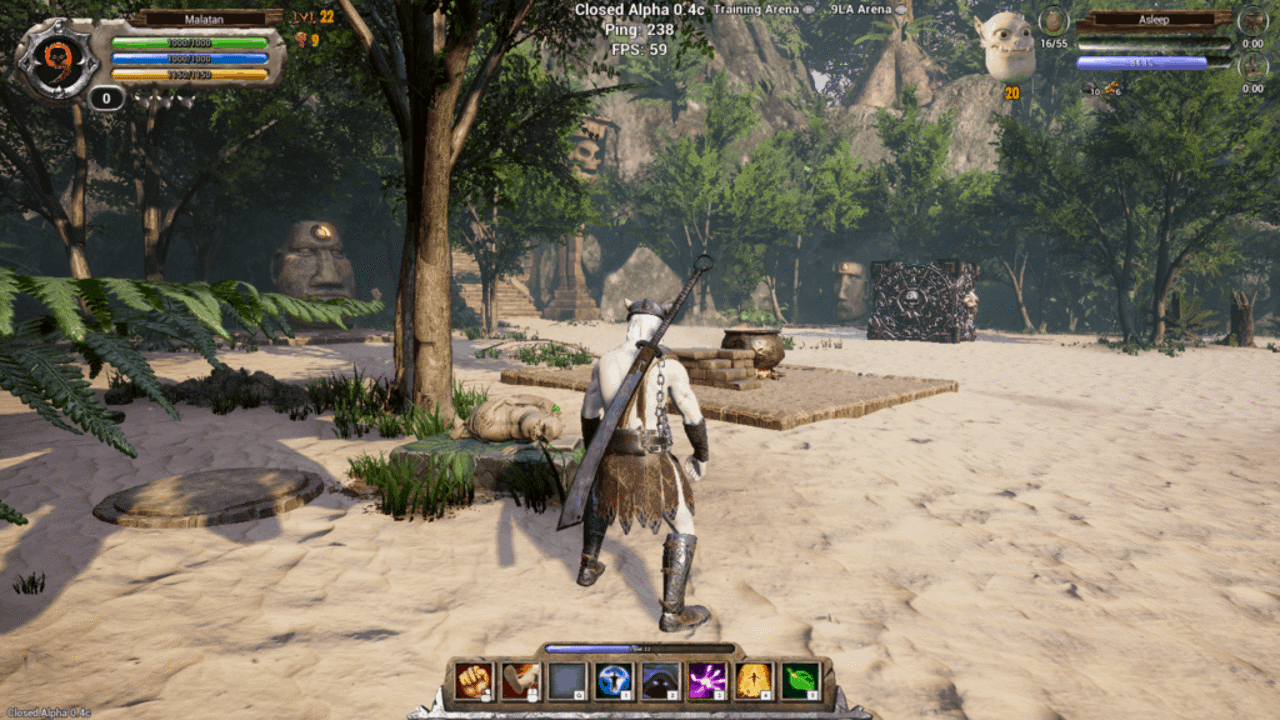Activate the golden fist punch ability
Viewport: 1280px width, 720px height.
pyautogui.click(x=475, y=681)
